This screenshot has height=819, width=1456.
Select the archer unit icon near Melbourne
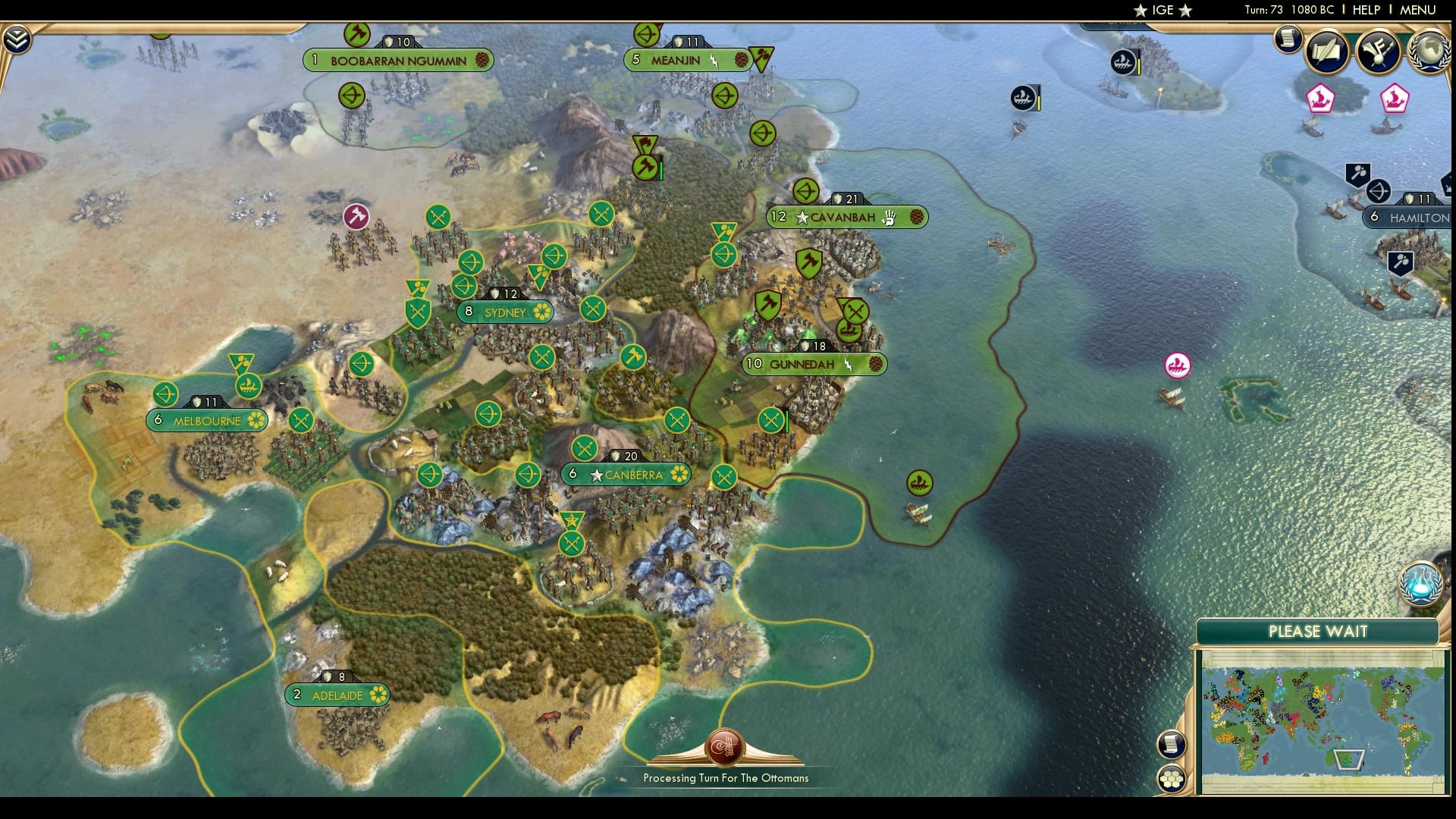pyautogui.click(x=166, y=394)
